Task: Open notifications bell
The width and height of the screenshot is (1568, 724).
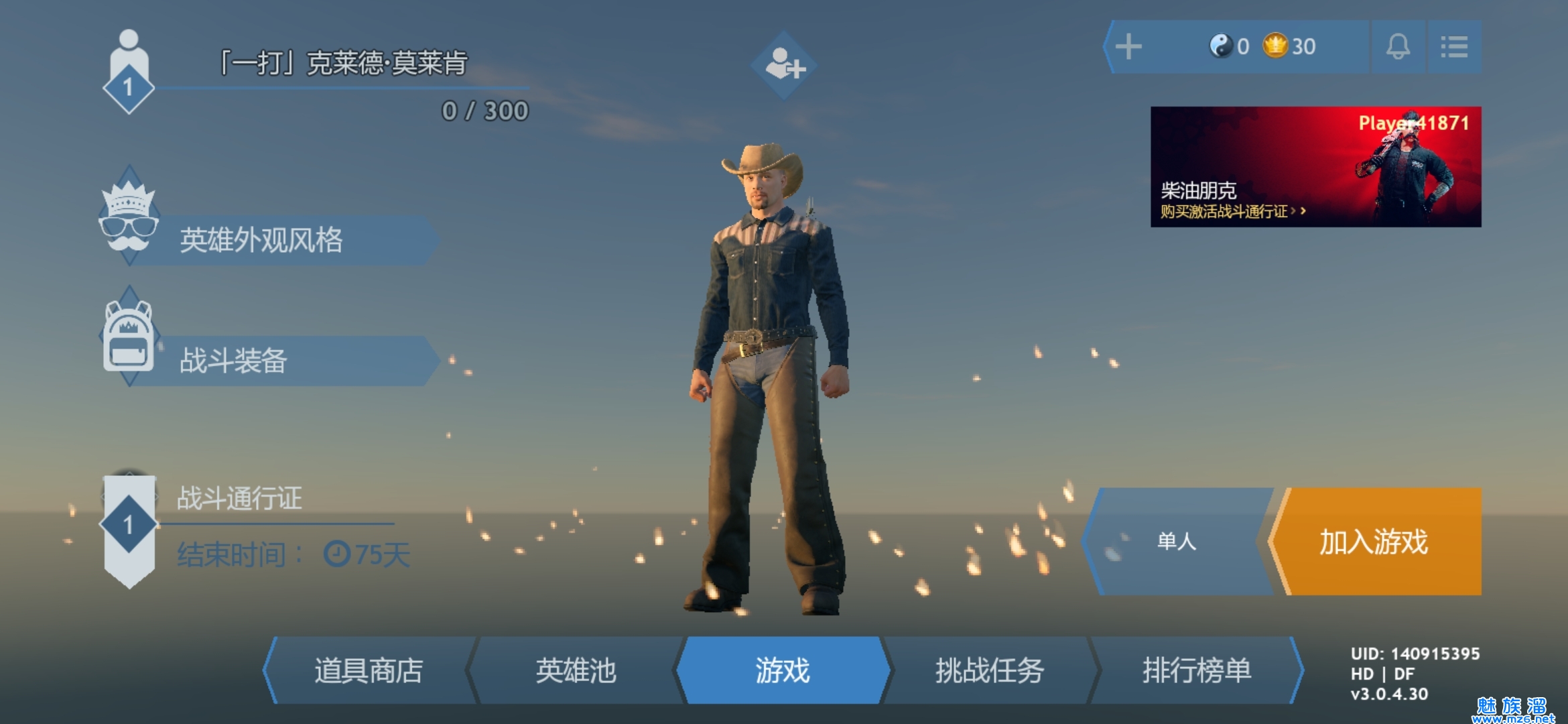Action: pyautogui.click(x=1398, y=47)
